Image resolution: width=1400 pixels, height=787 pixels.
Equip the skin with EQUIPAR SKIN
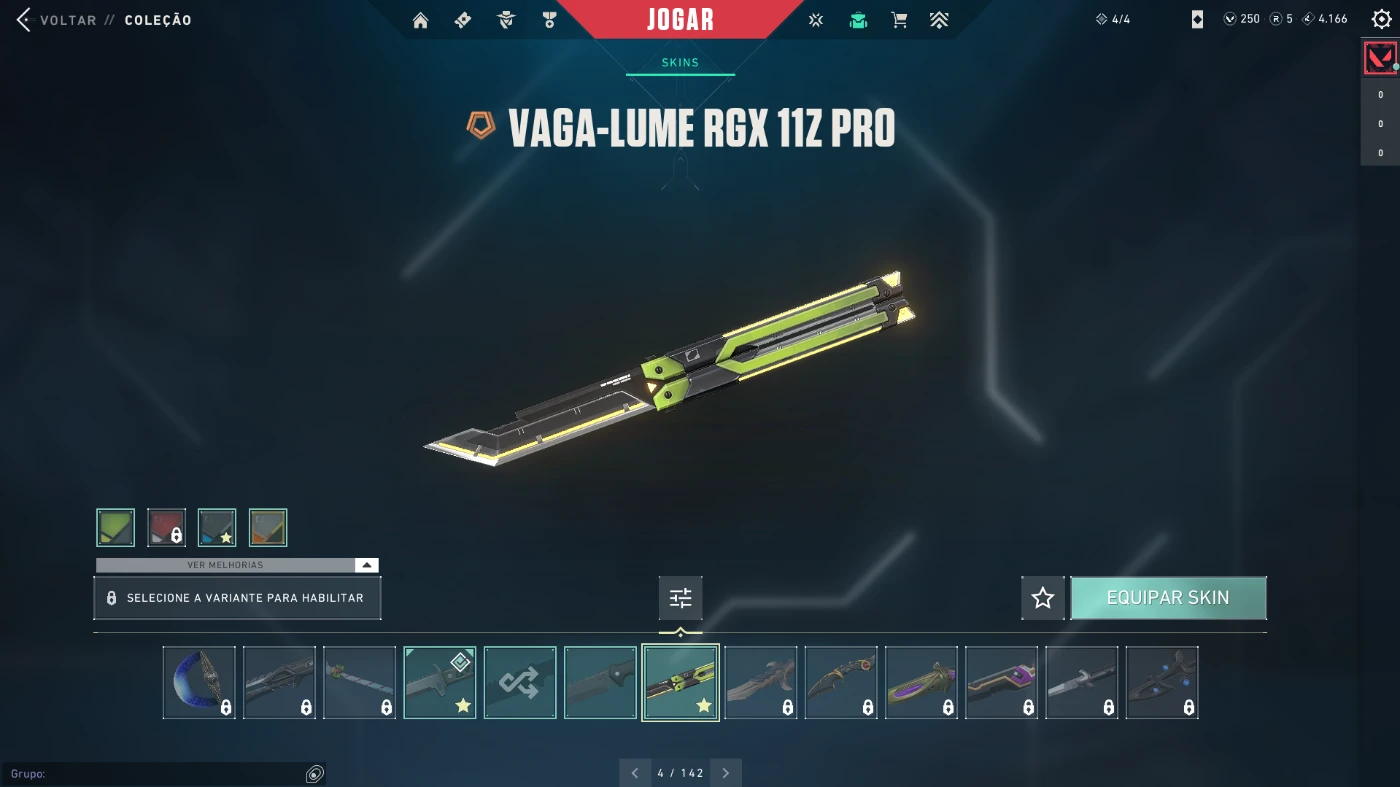[x=1168, y=598]
